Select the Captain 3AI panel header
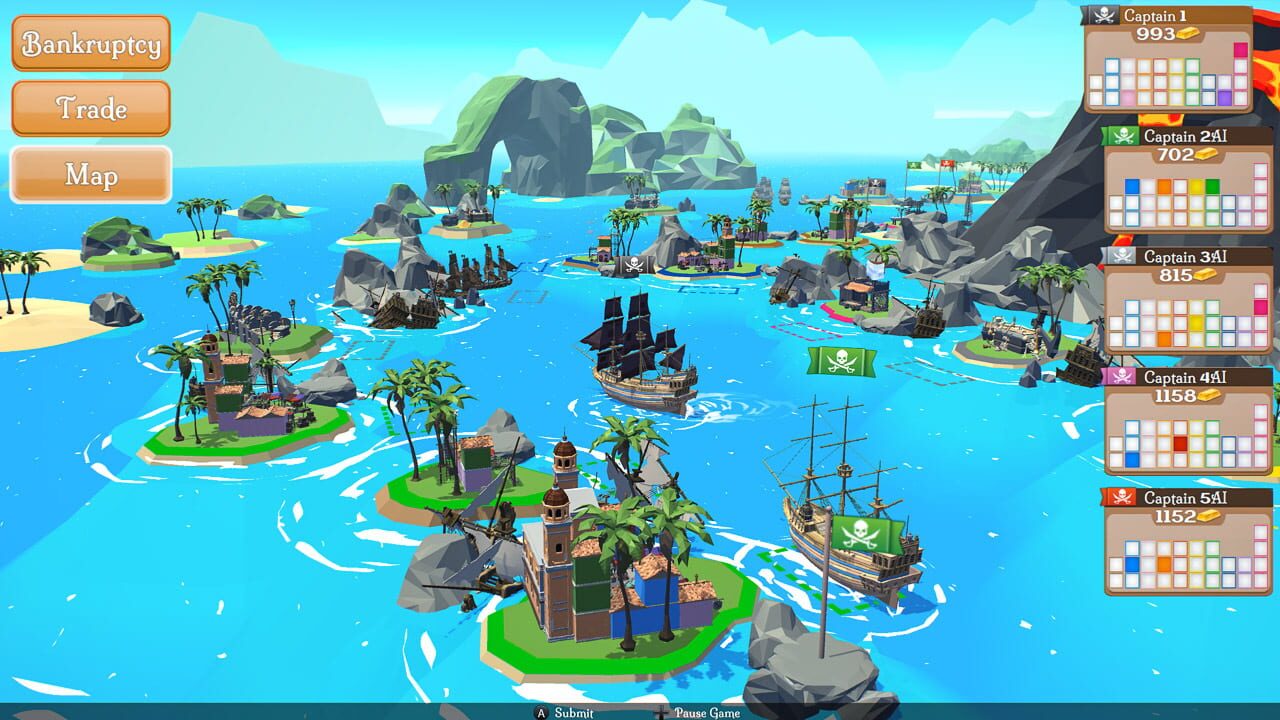The width and height of the screenshot is (1280, 720). pyautogui.click(x=1185, y=256)
